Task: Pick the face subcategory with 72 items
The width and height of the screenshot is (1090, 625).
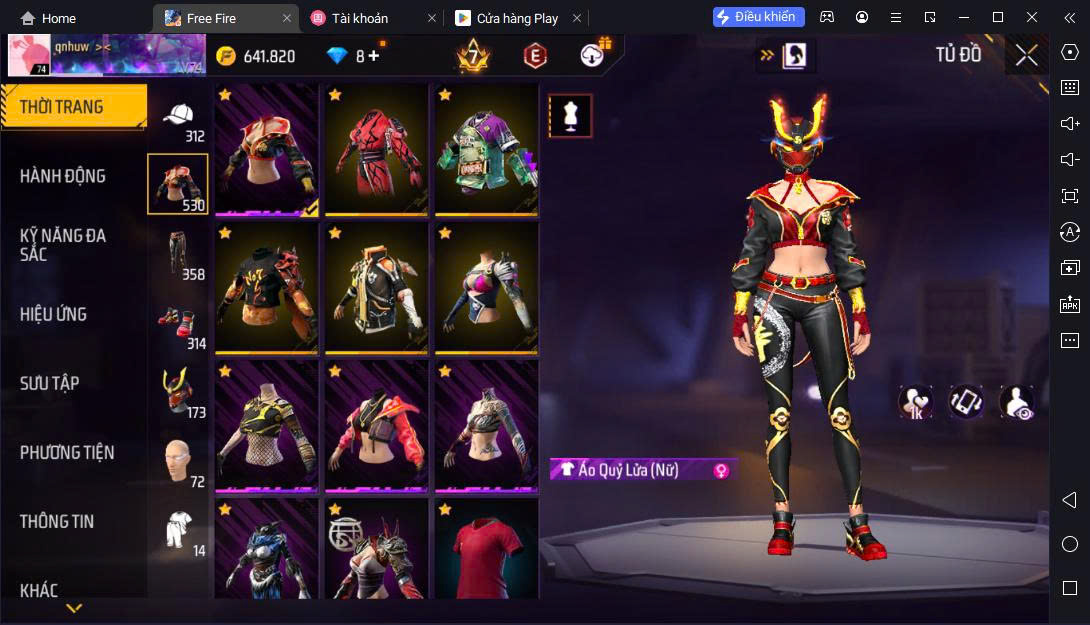Action: point(179,461)
